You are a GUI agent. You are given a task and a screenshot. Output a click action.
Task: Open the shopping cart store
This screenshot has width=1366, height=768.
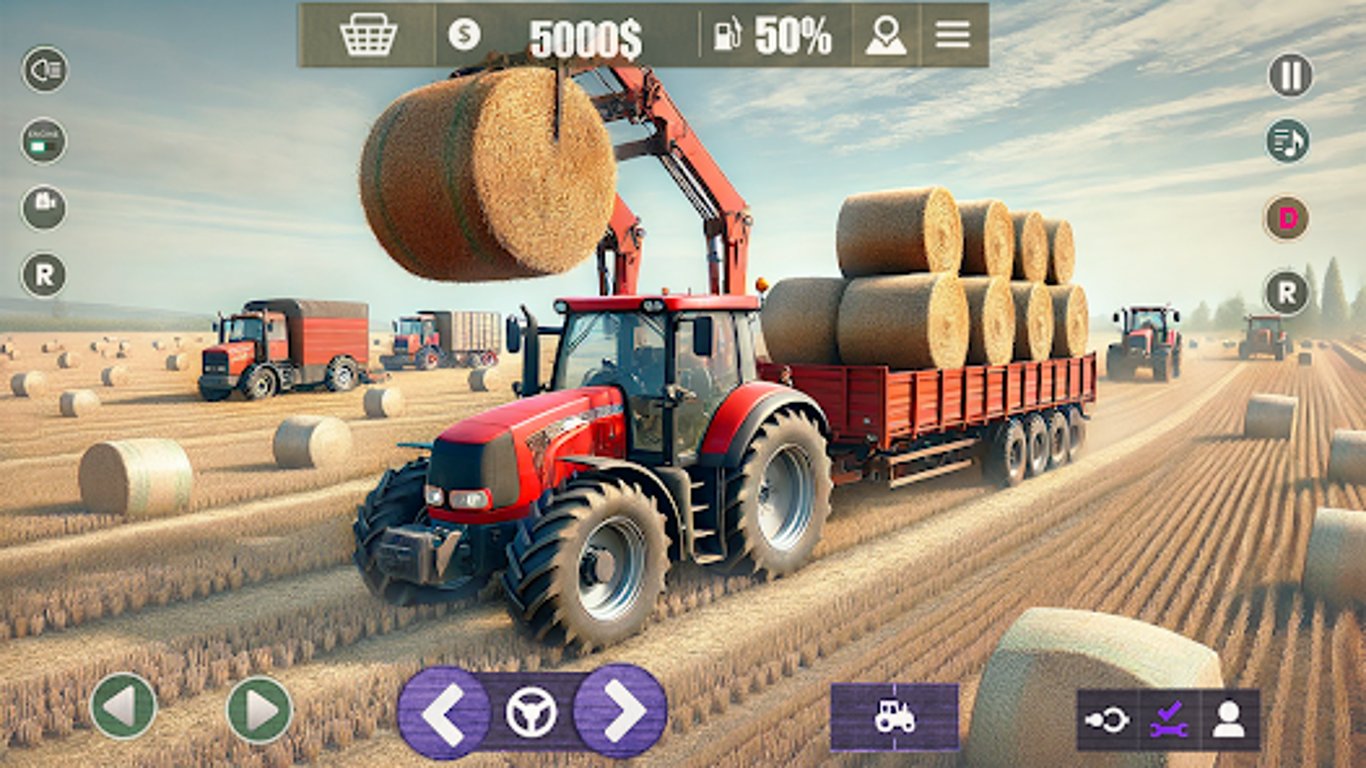coord(369,33)
